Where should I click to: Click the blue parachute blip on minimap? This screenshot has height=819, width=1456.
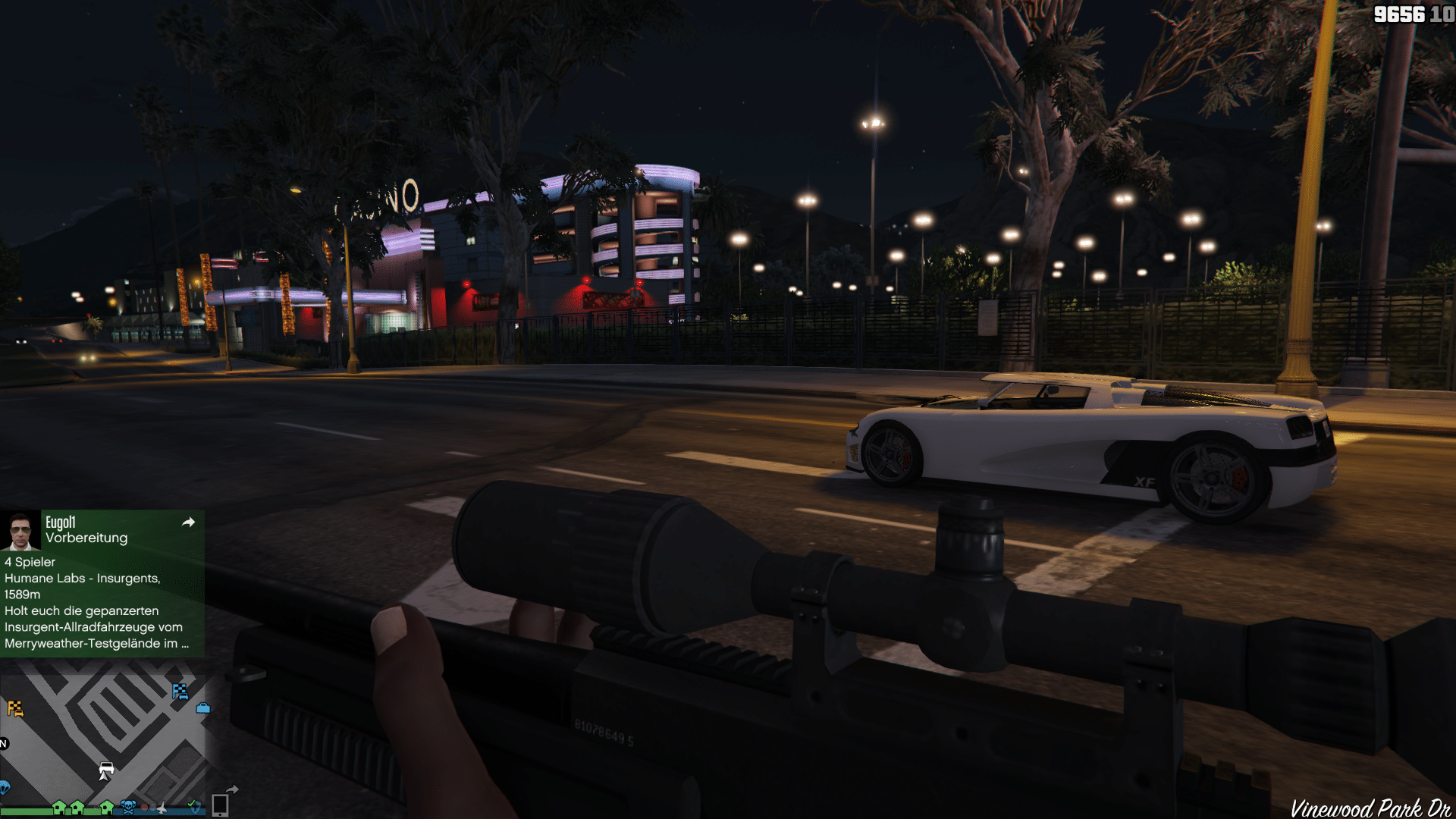click(4, 787)
